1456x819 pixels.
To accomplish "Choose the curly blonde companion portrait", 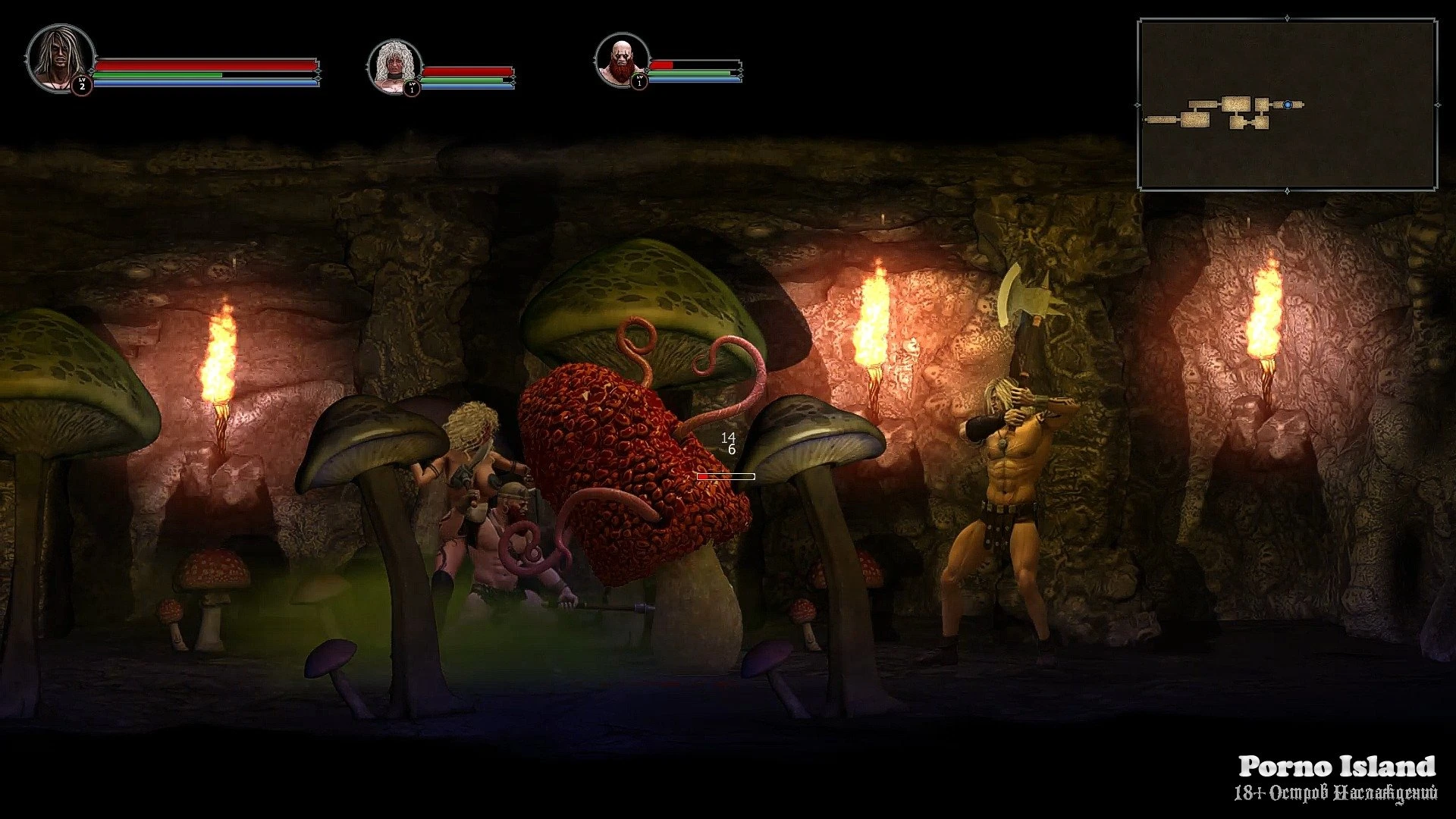I will coord(394,65).
